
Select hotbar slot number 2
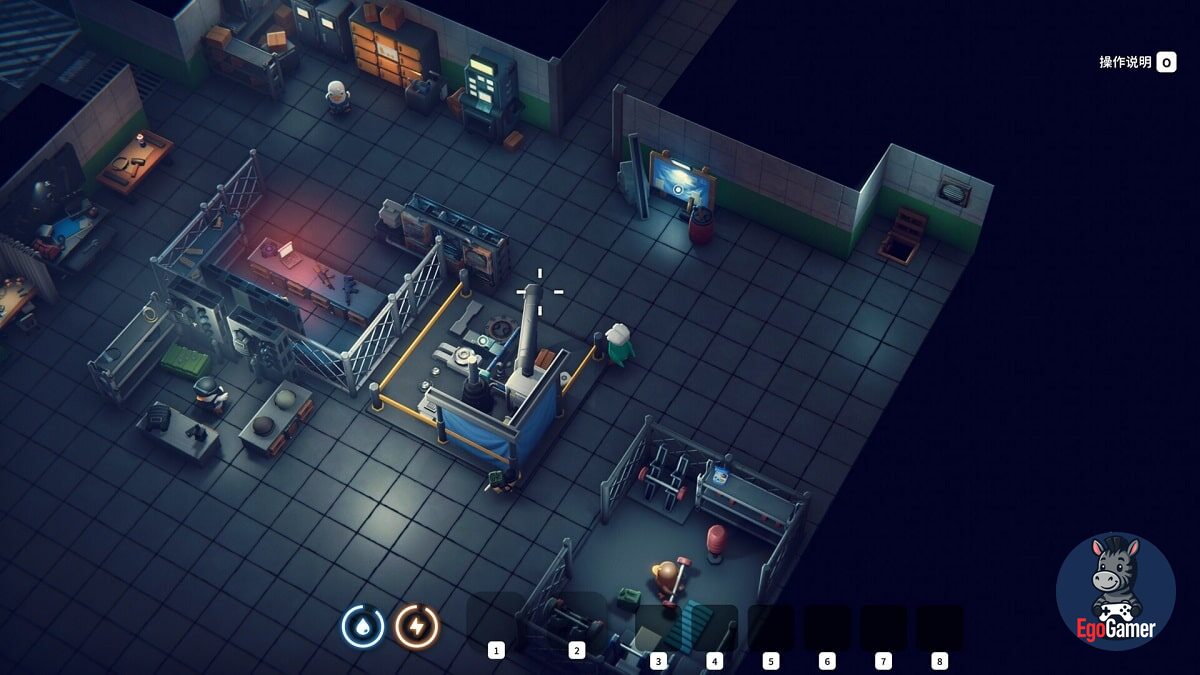[x=576, y=621]
